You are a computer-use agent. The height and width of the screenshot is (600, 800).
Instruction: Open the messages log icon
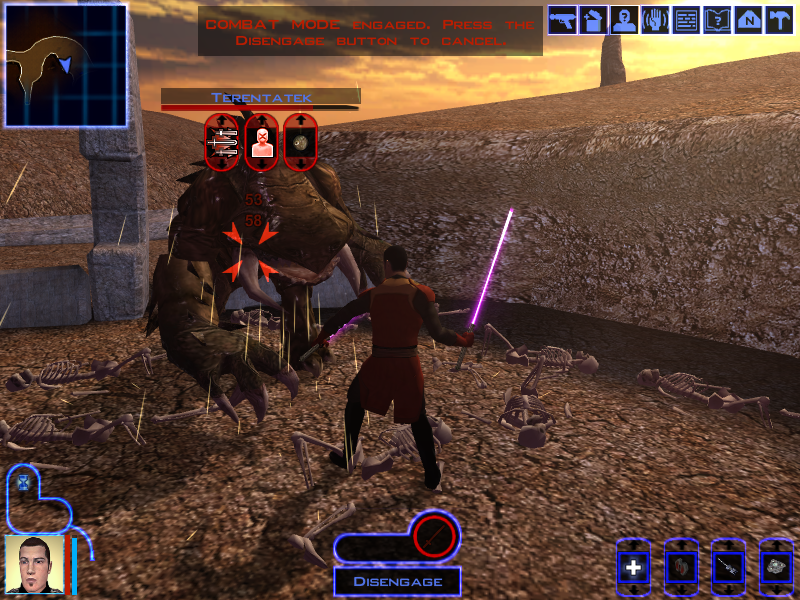[x=686, y=20]
